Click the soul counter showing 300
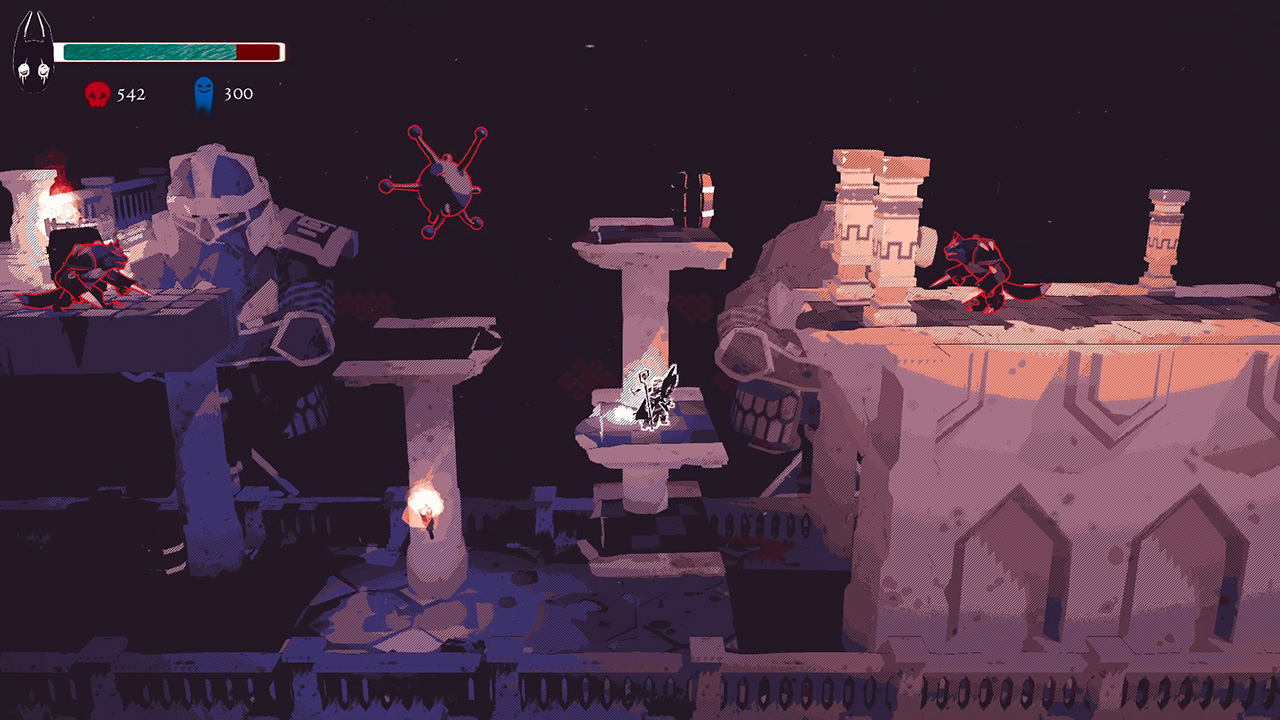Screen dimensions: 1280x720 click(238, 95)
